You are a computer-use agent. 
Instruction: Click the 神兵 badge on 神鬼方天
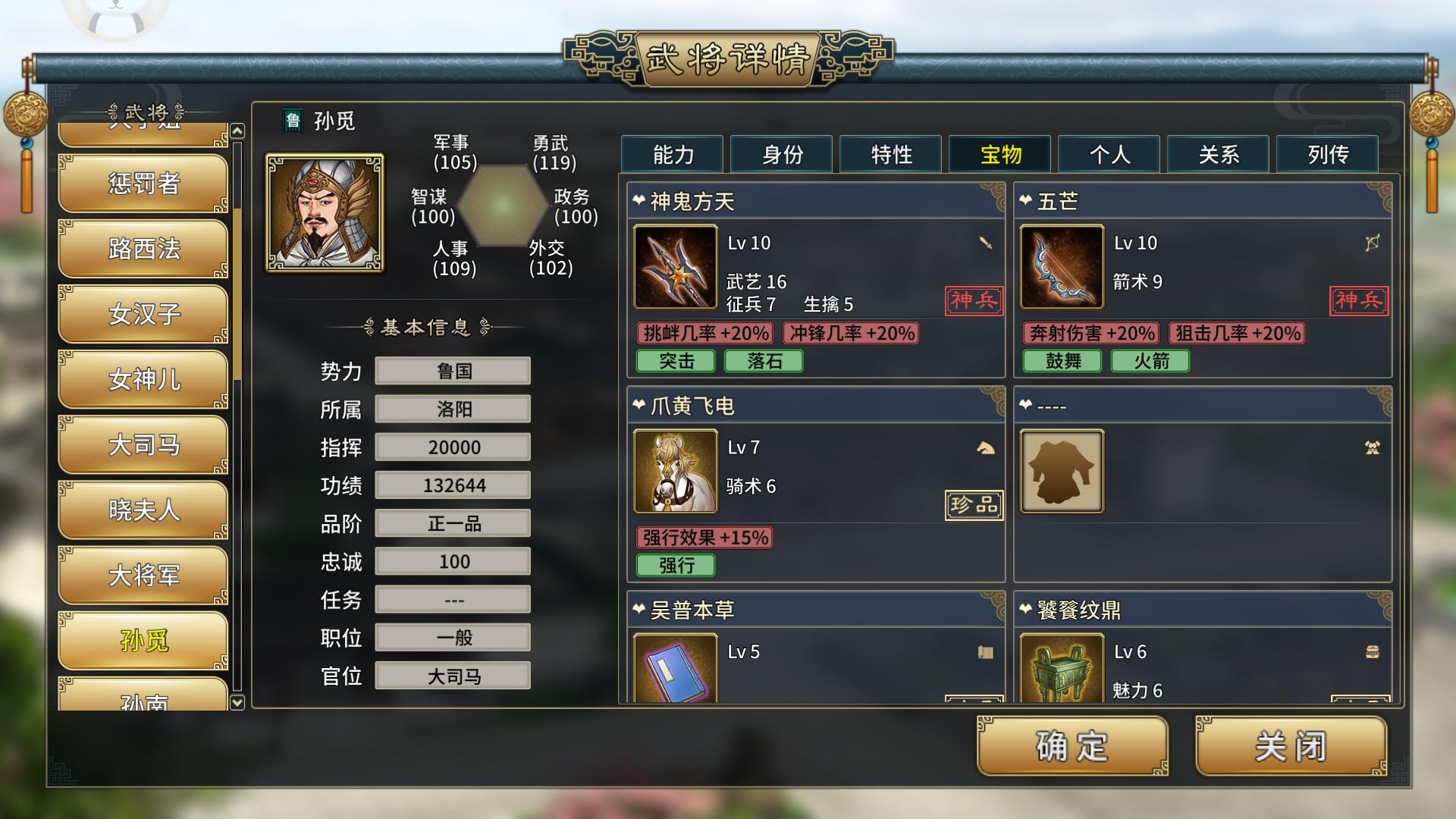tap(974, 300)
